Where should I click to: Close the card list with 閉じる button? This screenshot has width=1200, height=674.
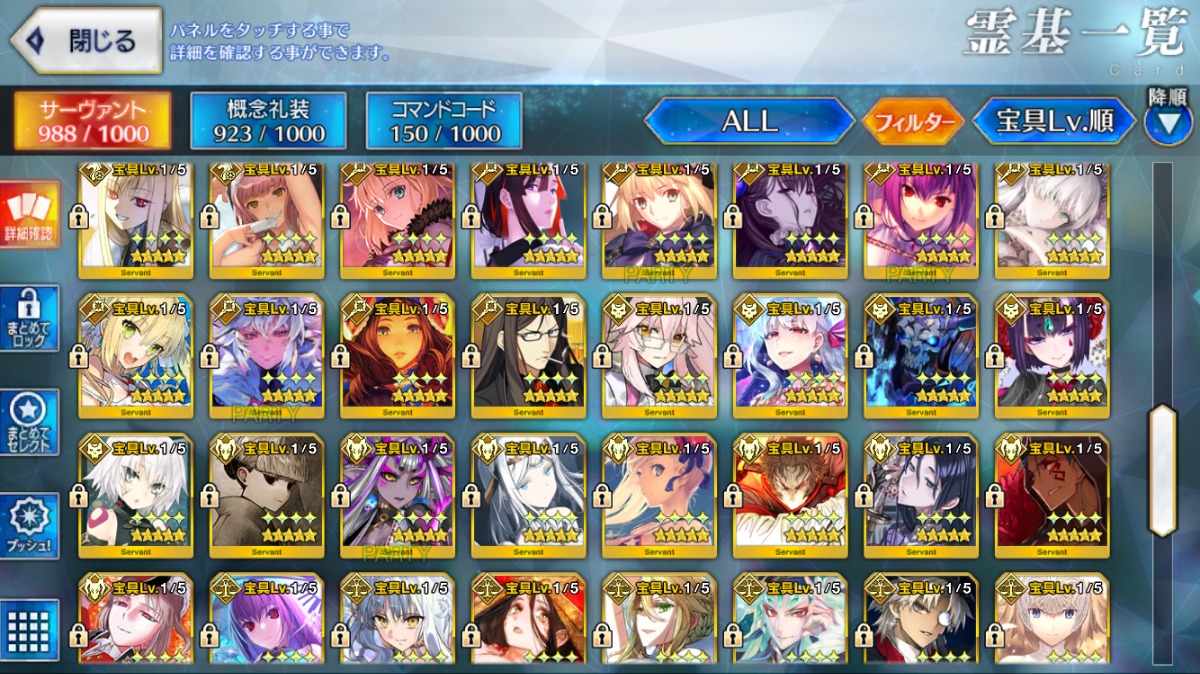pos(86,41)
